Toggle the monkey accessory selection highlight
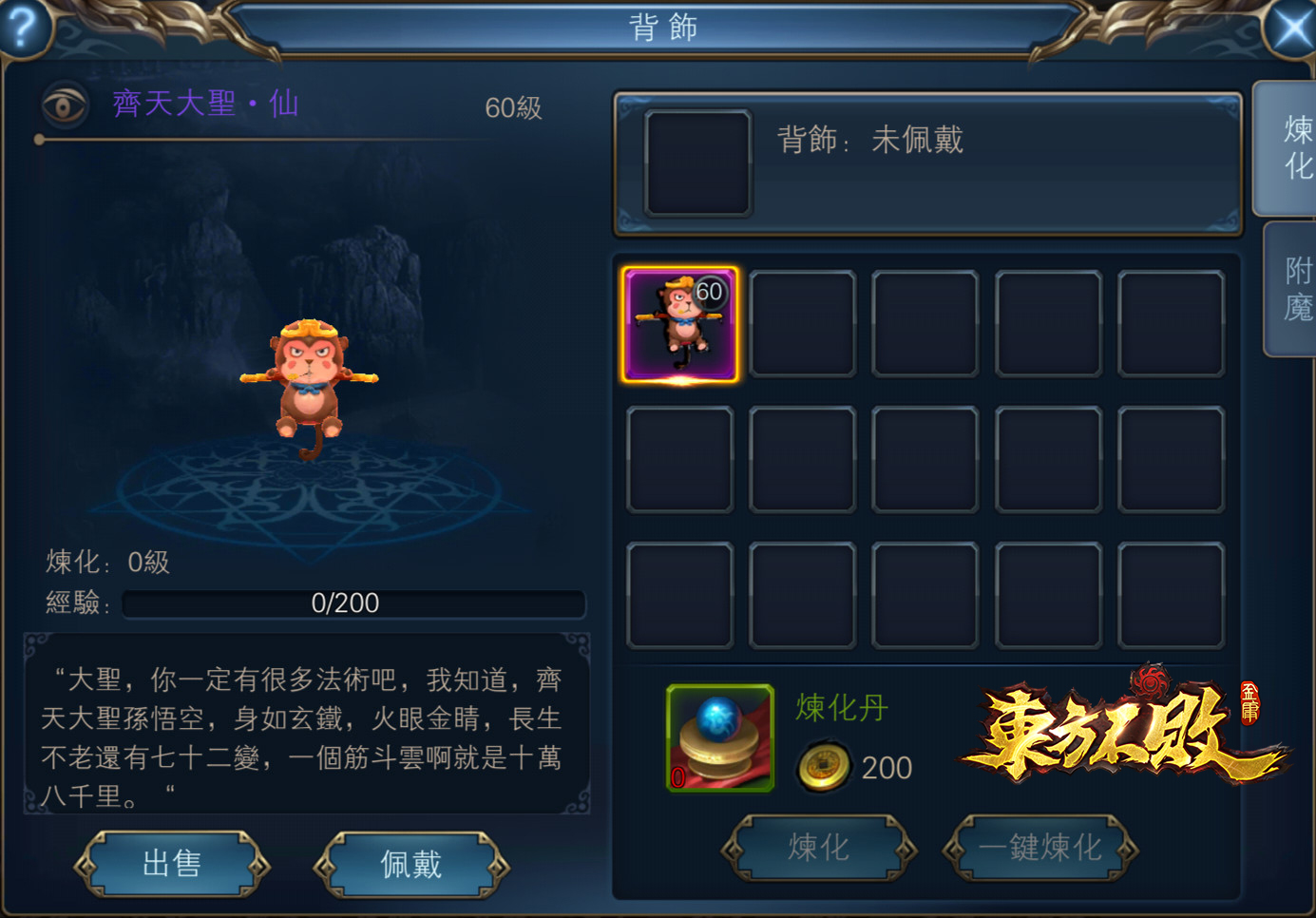1316x918 pixels. tap(679, 323)
